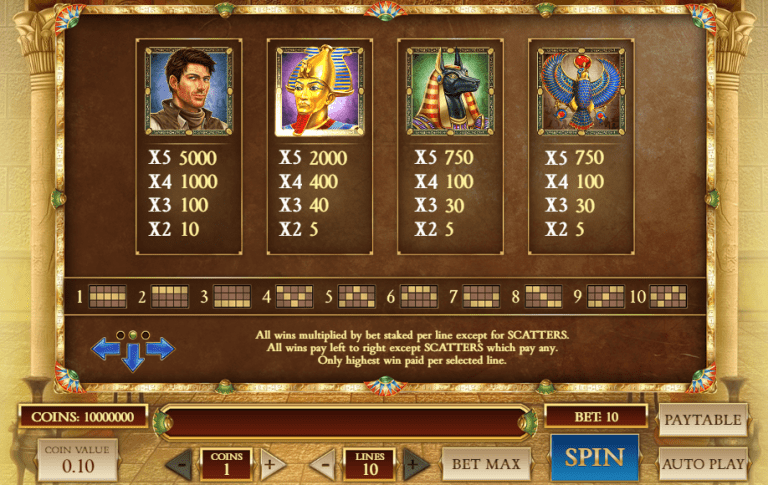Screen dimensions: 768x485
Task: Decrease the number of coins
Action: (x=179, y=465)
